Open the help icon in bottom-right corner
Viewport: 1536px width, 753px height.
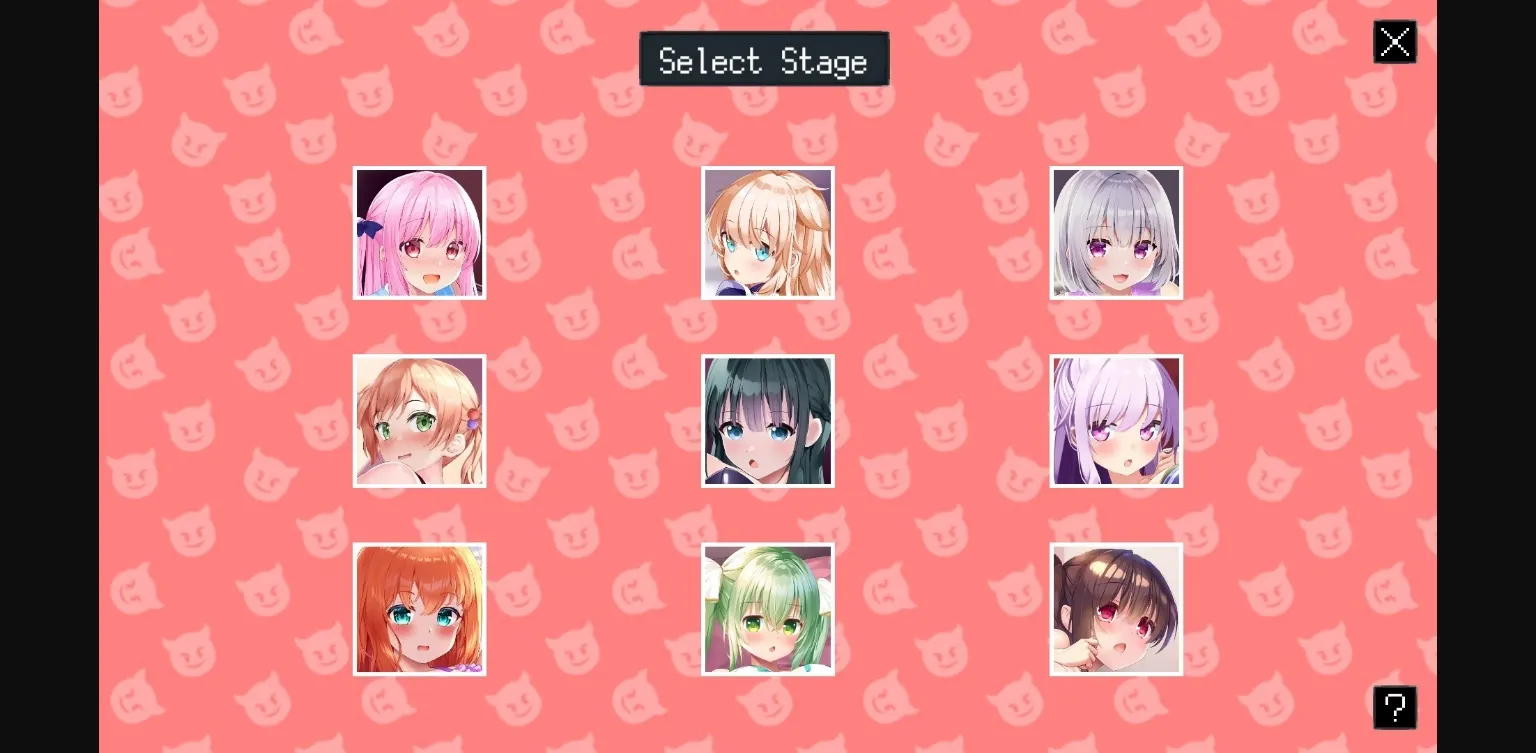1395,707
